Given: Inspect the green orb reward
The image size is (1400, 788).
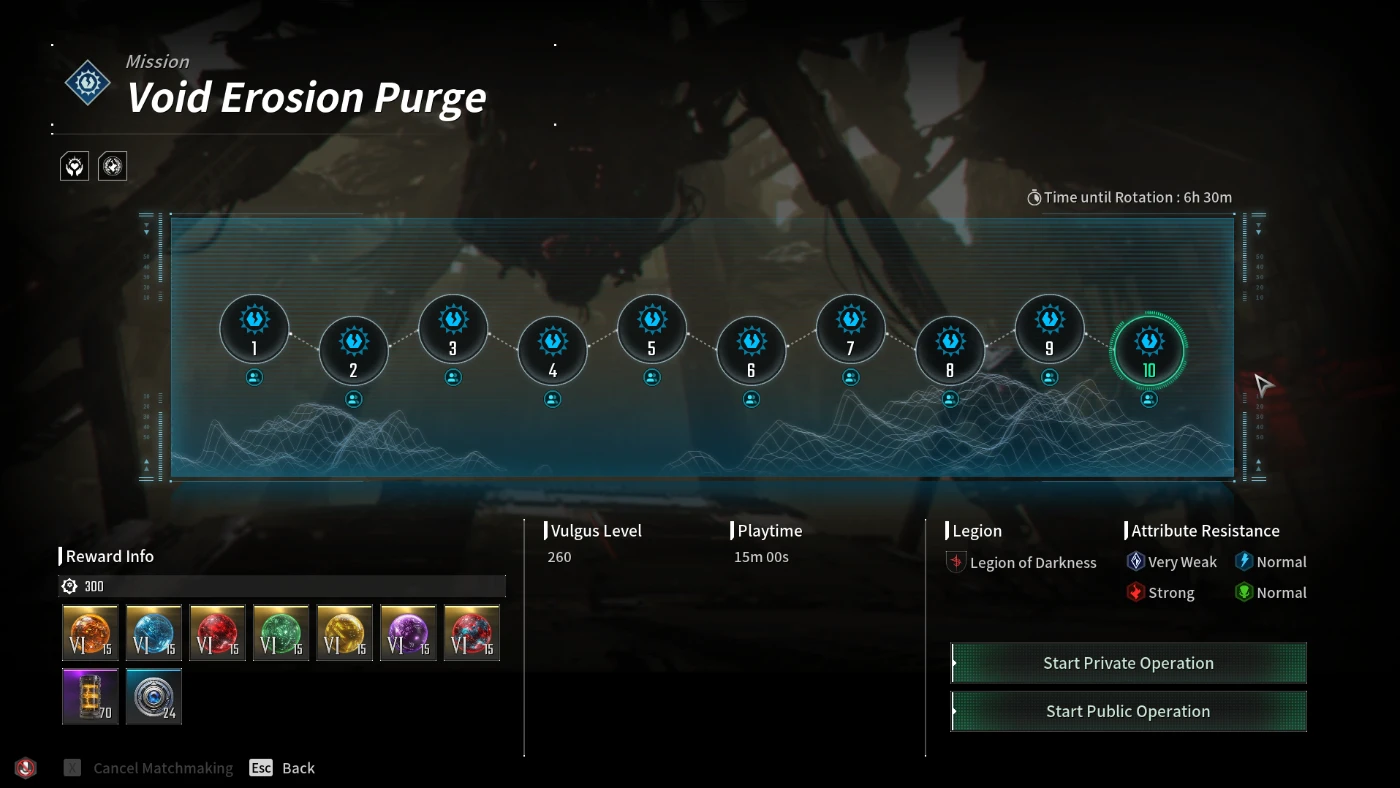Looking at the screenshot, I should pos(281,633).
